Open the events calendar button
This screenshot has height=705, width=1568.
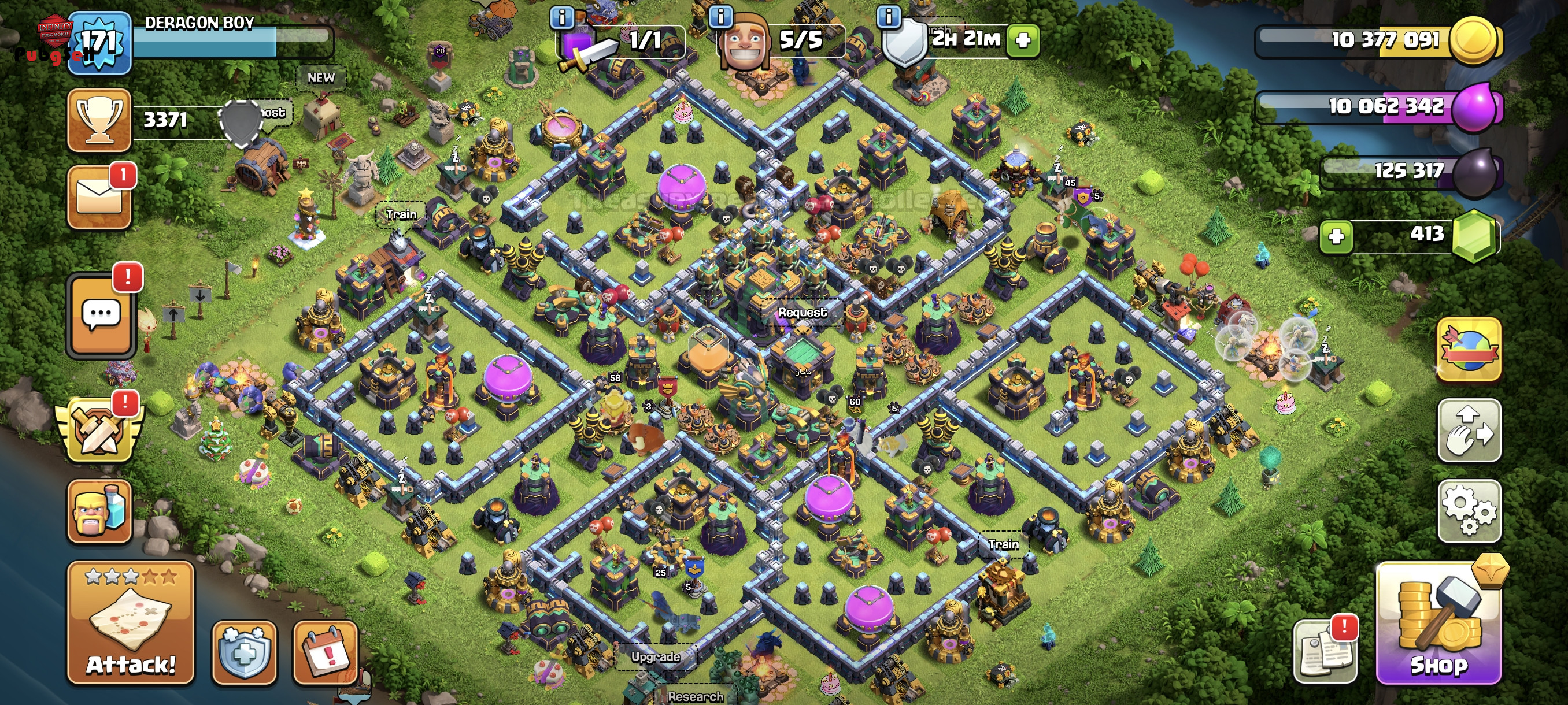click(326, 652)
